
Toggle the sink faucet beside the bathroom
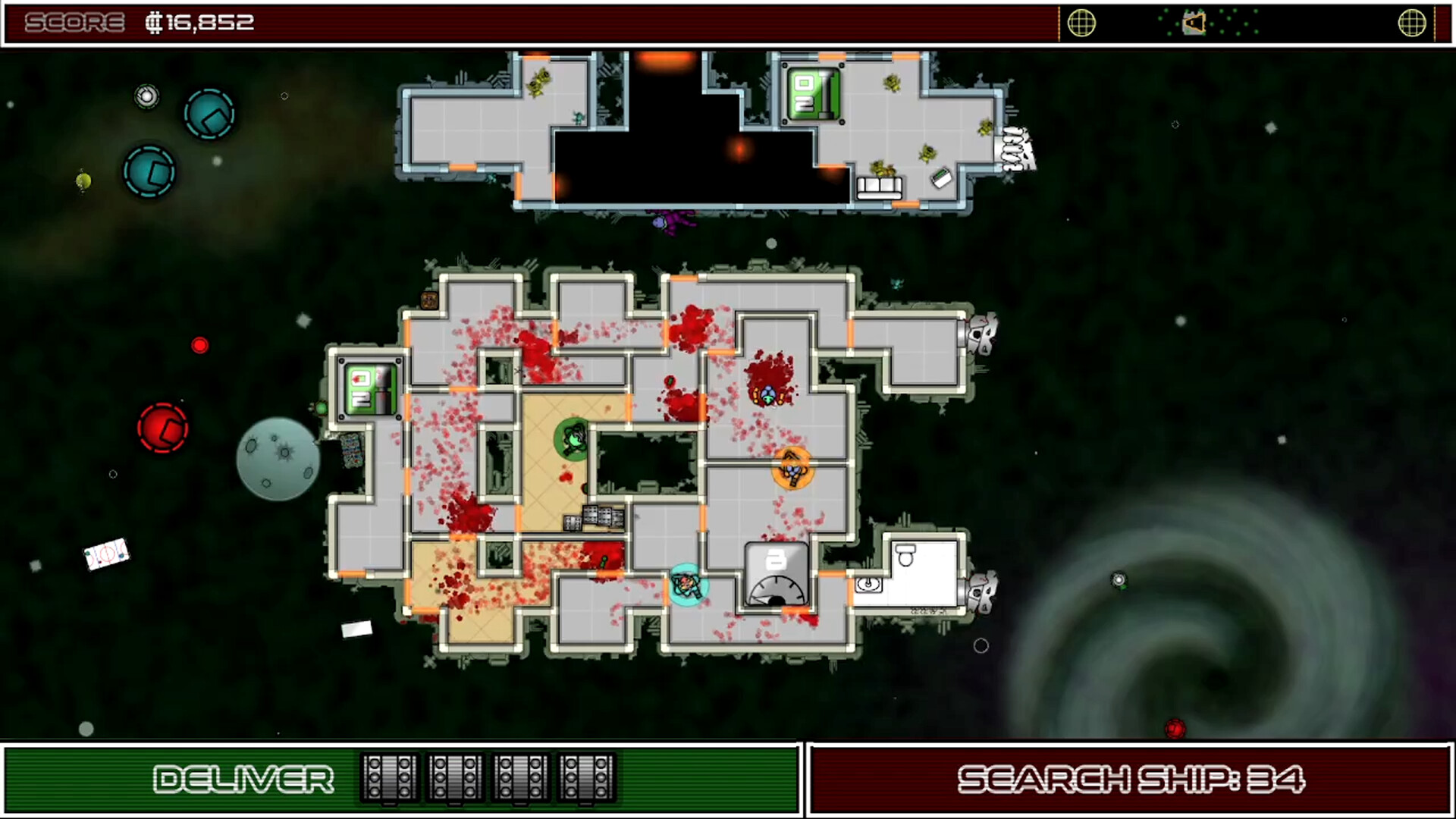point(867,586)
